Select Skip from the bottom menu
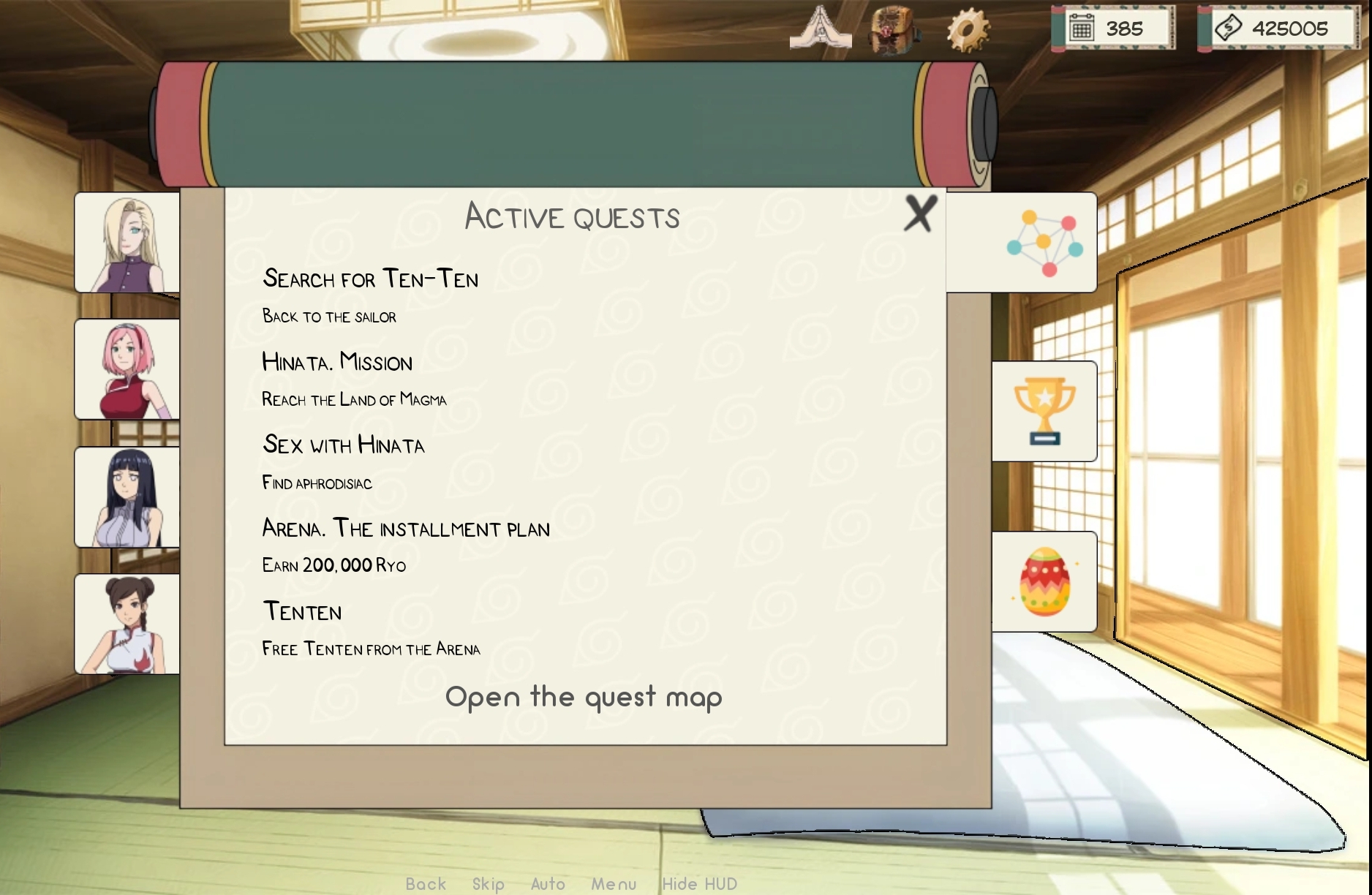This screenshot has height=895, width=1372. pyautogui.click(x=490, y=883)
